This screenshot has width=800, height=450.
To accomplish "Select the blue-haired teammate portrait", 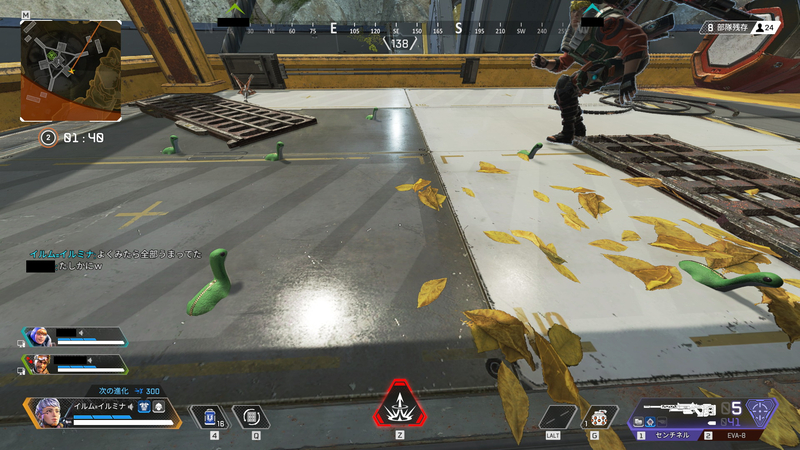I will (x=36, y=337).
